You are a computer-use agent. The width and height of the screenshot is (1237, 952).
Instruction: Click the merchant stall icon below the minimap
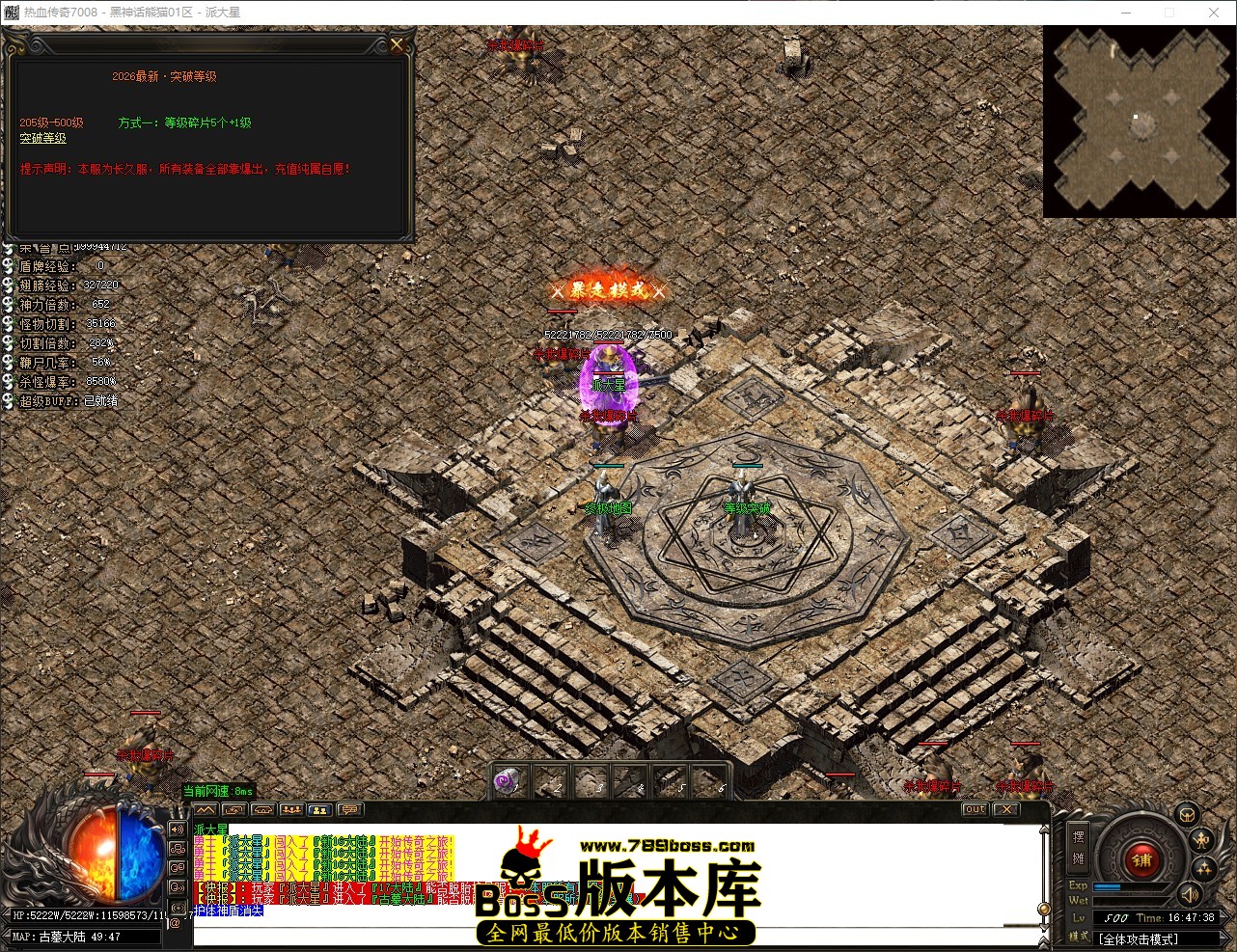coord(1186,815)
